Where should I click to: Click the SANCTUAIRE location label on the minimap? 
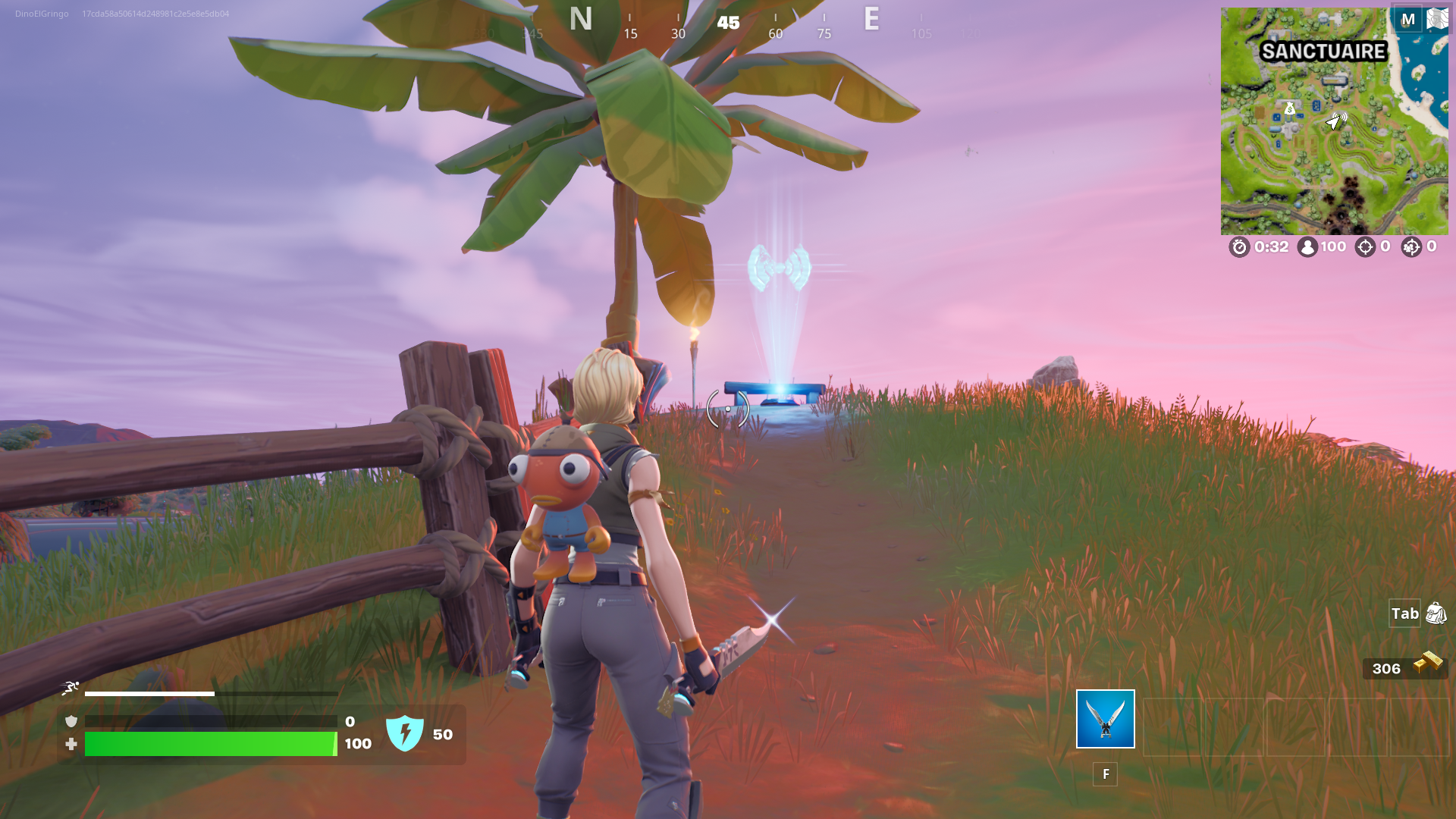point(1324,52)
